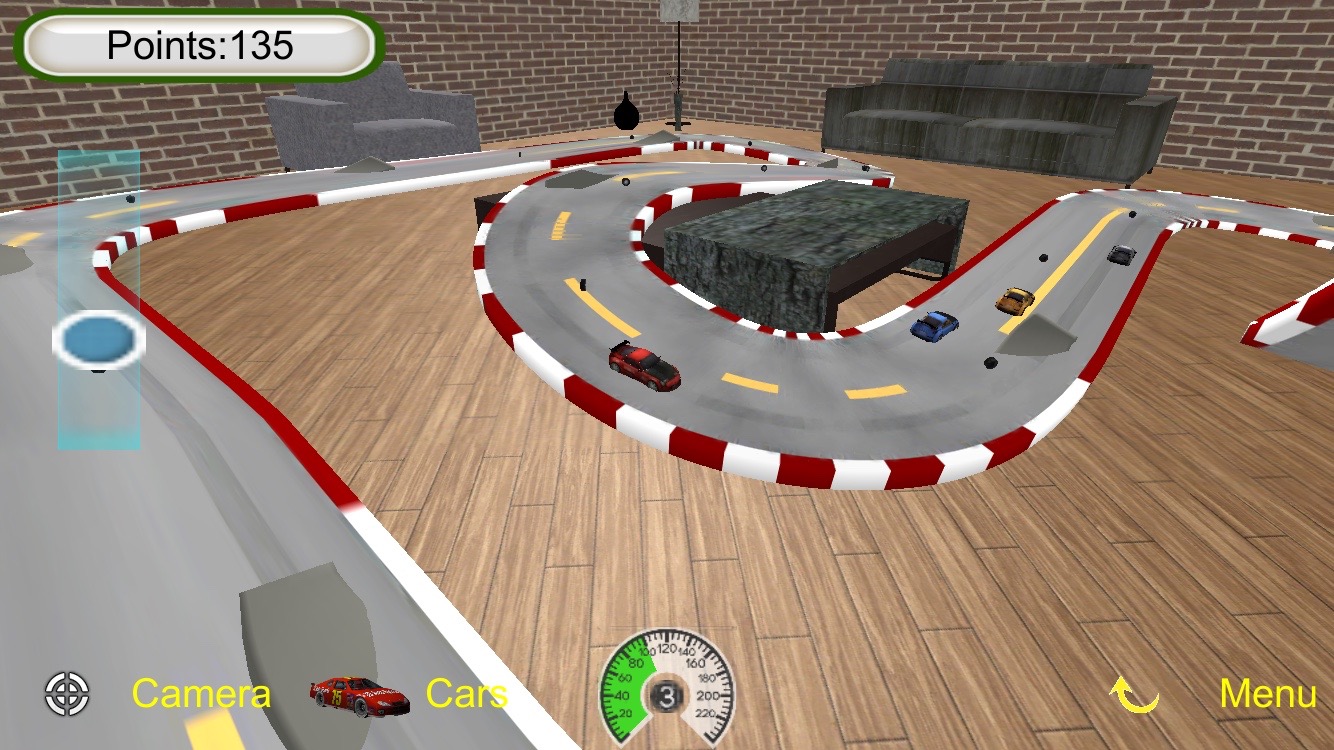The image size is (1334, 750).
Task: Tap the Camera label
Action: tap(201, 694)
